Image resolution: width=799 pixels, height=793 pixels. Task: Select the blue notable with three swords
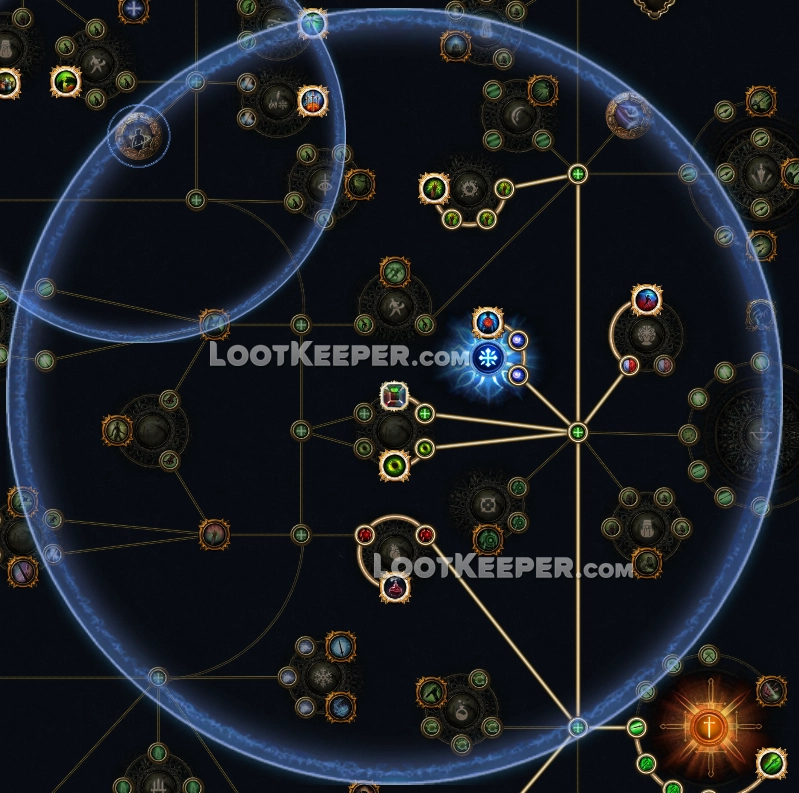click(313, 99)
